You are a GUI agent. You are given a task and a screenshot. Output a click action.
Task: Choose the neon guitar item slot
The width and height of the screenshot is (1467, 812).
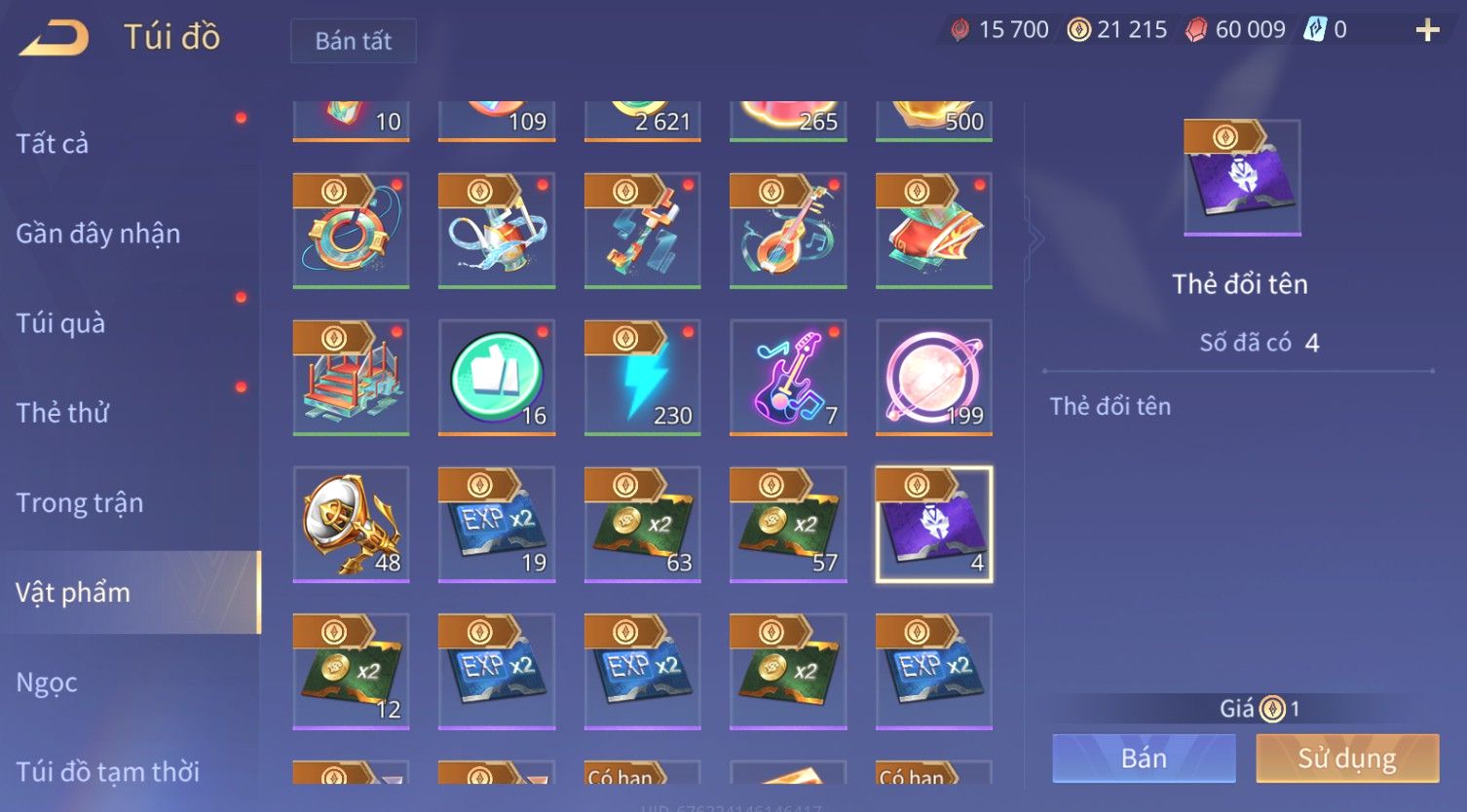(x=788, y=377)
